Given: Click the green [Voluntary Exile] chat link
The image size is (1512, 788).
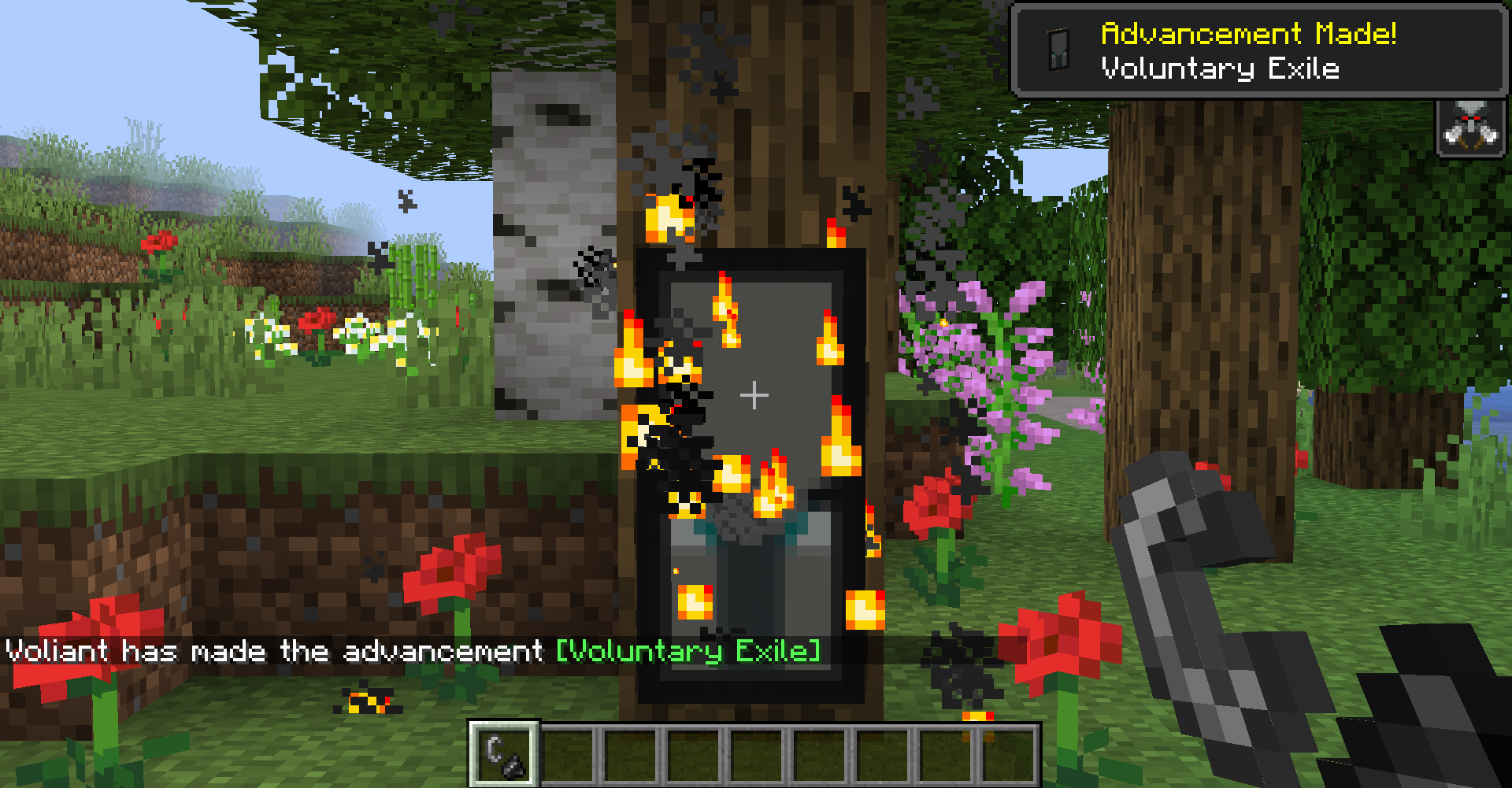Looking at the screenshot, I should coord(688,651).
